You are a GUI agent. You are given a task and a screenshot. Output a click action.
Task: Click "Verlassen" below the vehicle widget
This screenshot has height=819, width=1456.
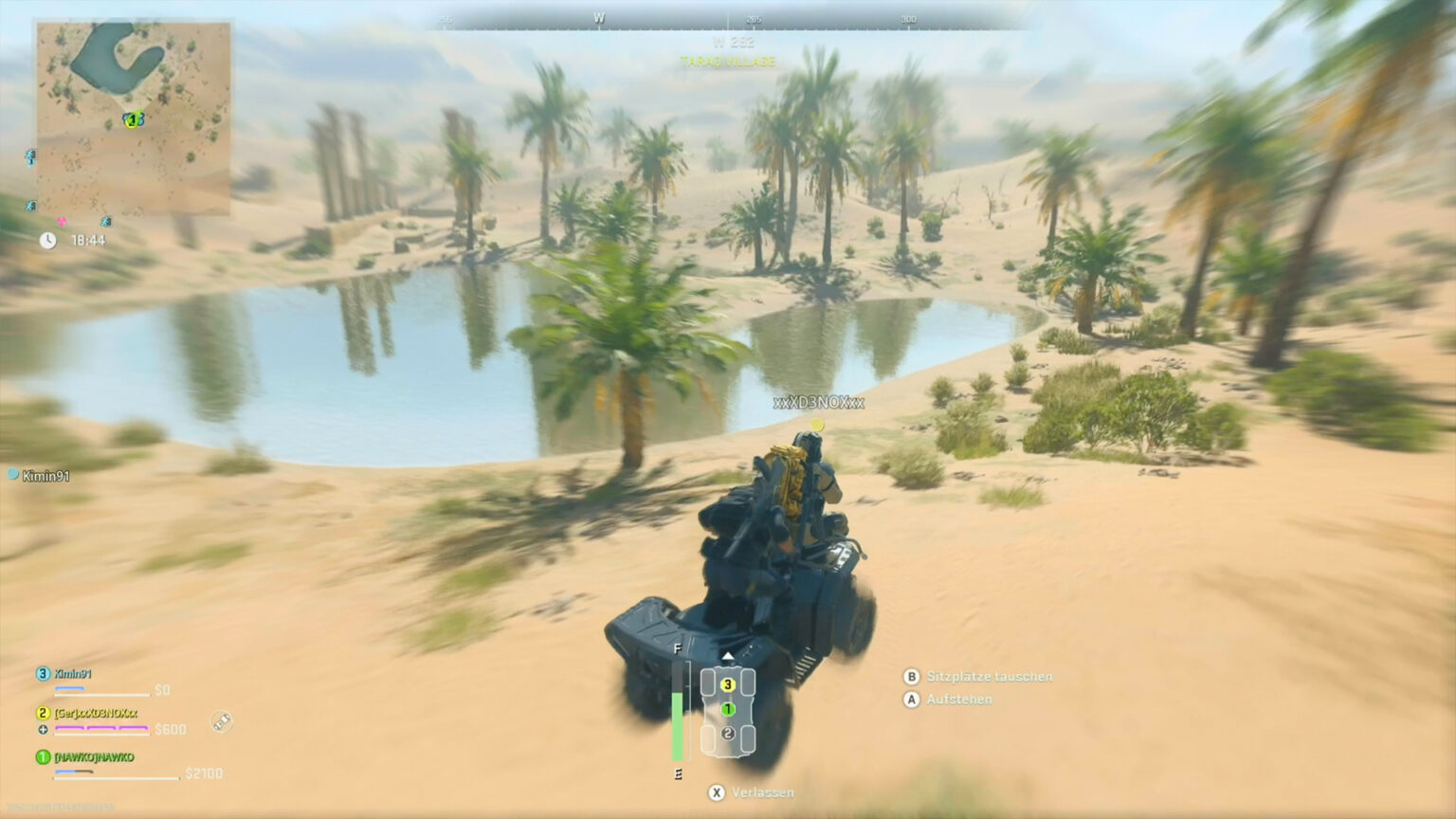coord(764,792)
